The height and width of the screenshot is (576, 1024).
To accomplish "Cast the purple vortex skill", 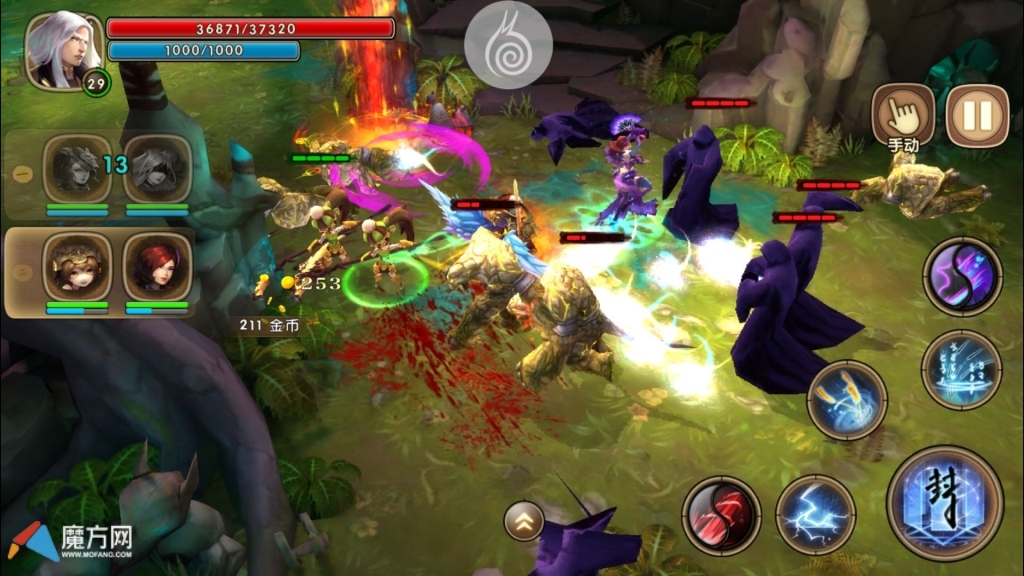I will click(962, 276).
